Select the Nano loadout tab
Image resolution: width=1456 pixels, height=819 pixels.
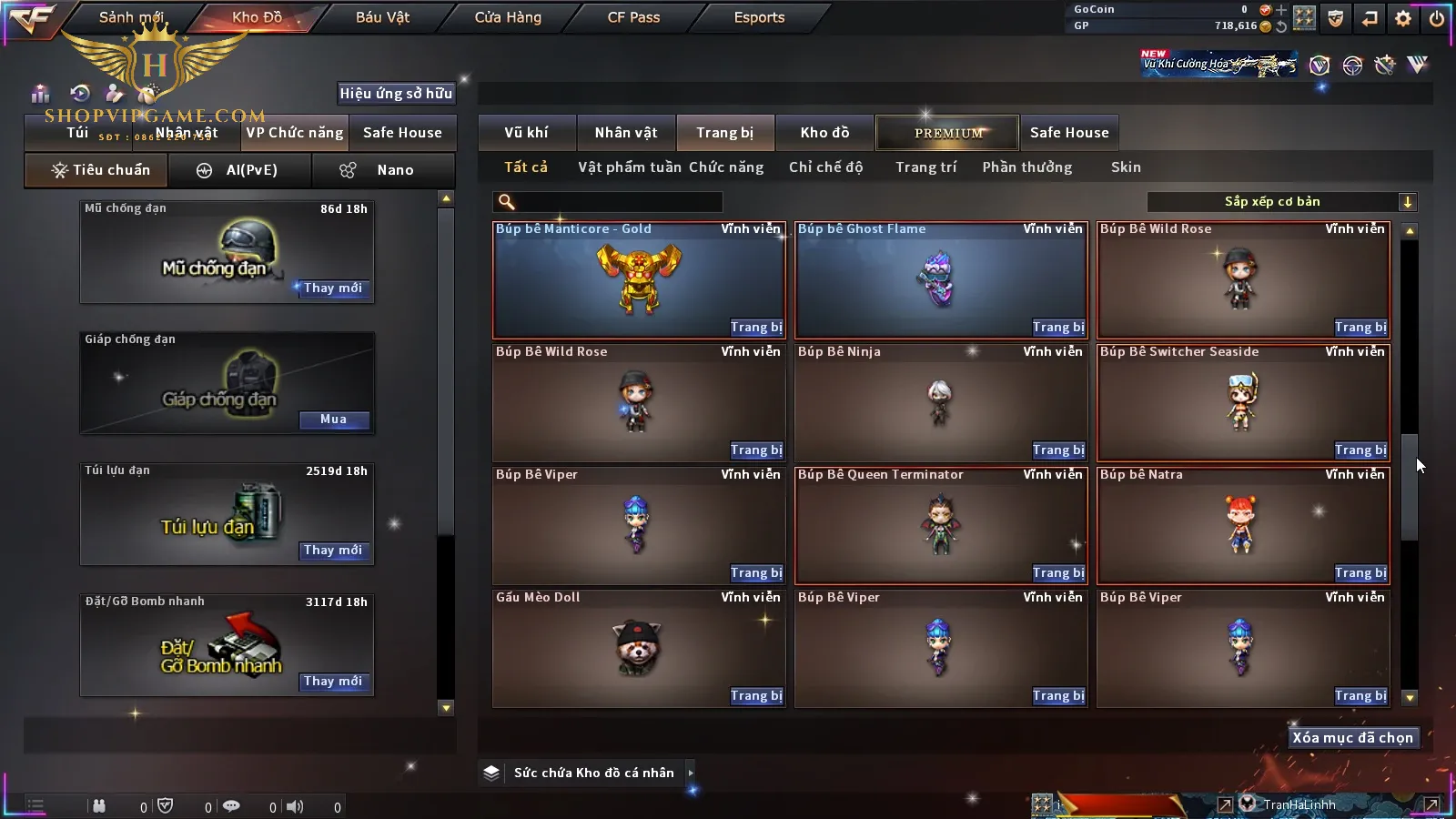383,170
